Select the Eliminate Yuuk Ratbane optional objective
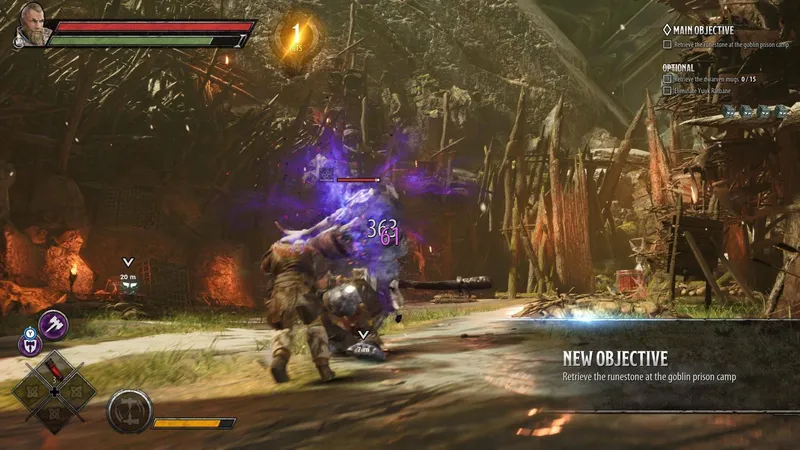Viewport: 800px width, 450px height. click(712, 91)
